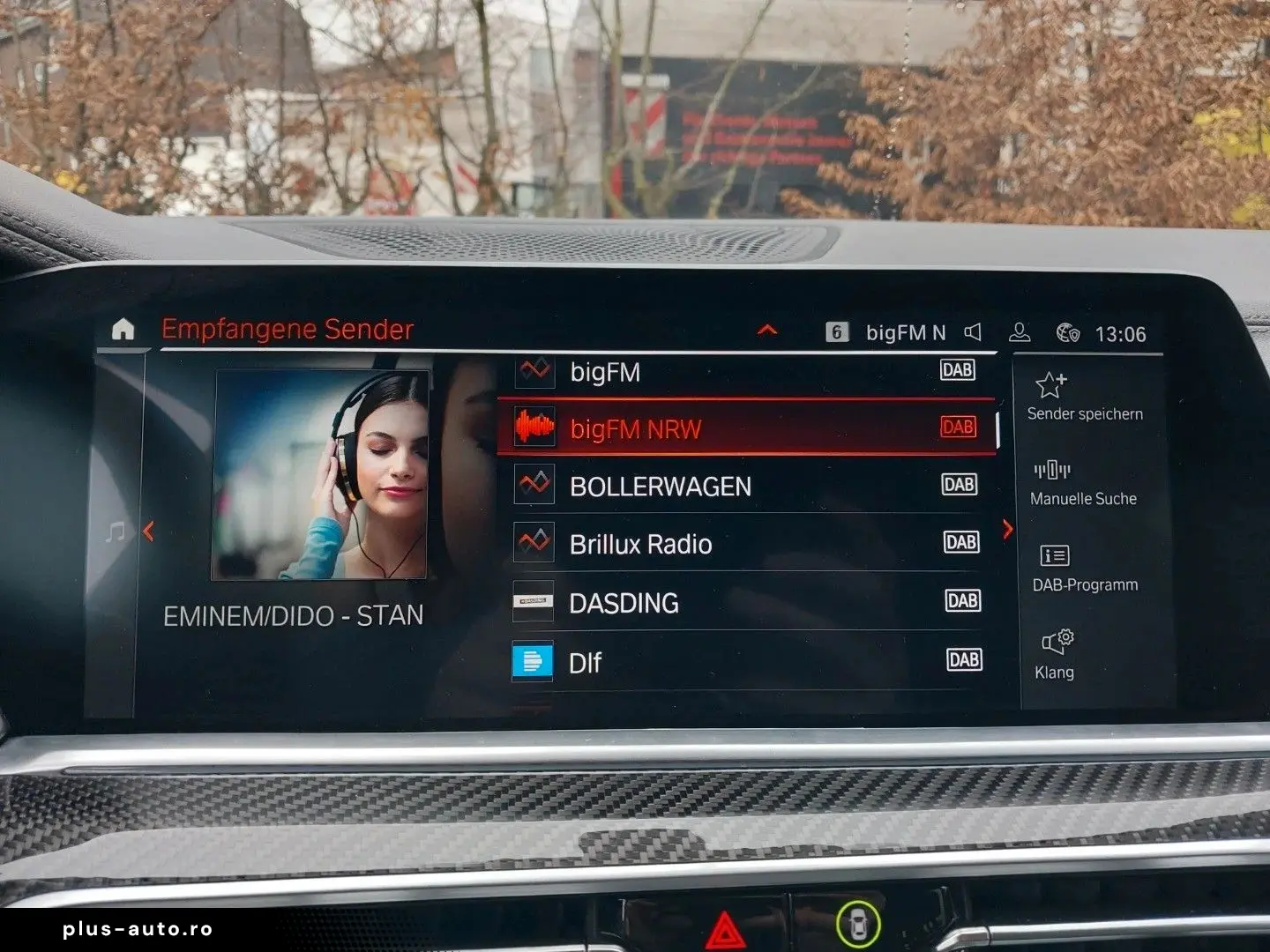Open Manuelle Suche manual search

[x=1083, y=483]
